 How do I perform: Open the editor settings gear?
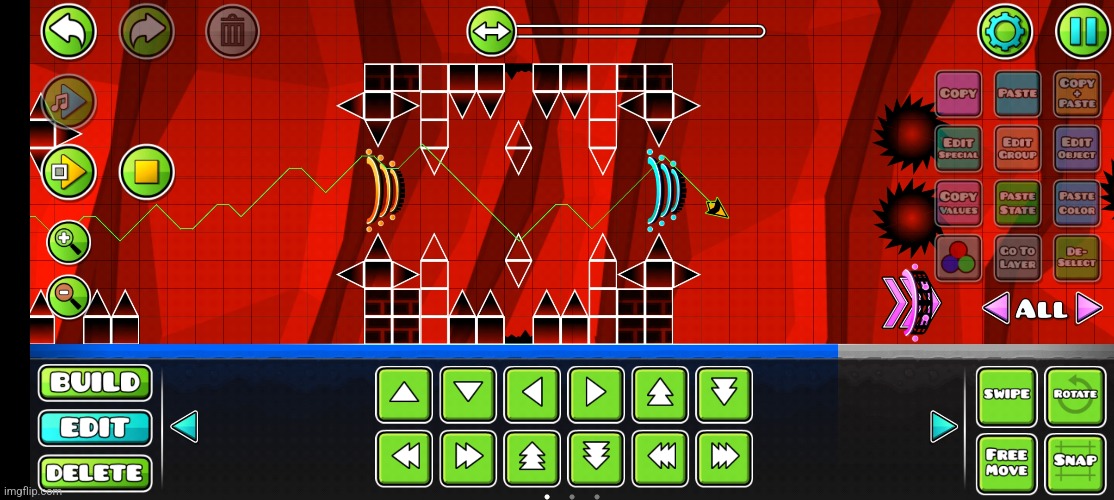point(1004,32)
